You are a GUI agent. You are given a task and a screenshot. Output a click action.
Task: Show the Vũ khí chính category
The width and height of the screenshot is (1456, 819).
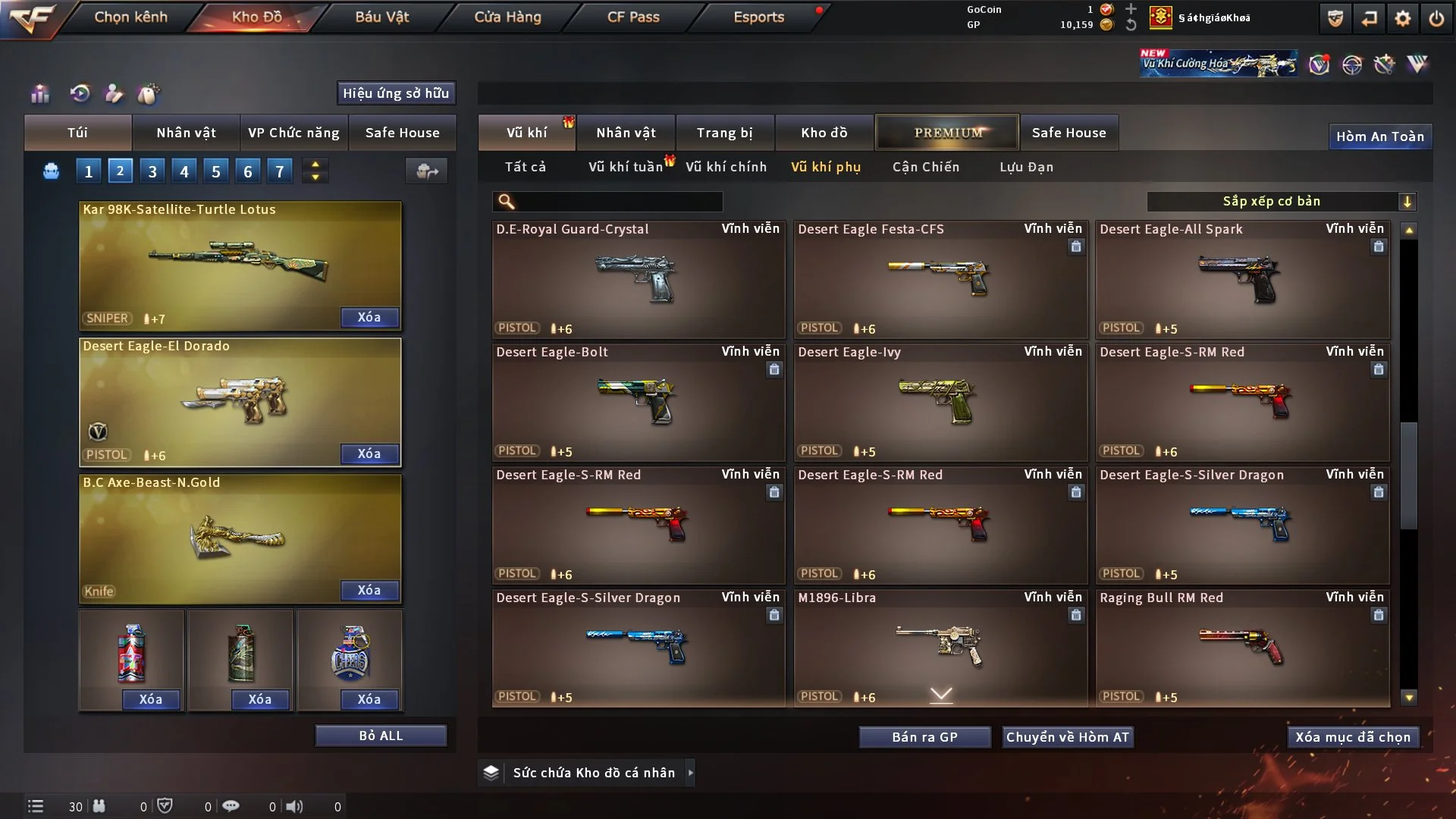726,167
